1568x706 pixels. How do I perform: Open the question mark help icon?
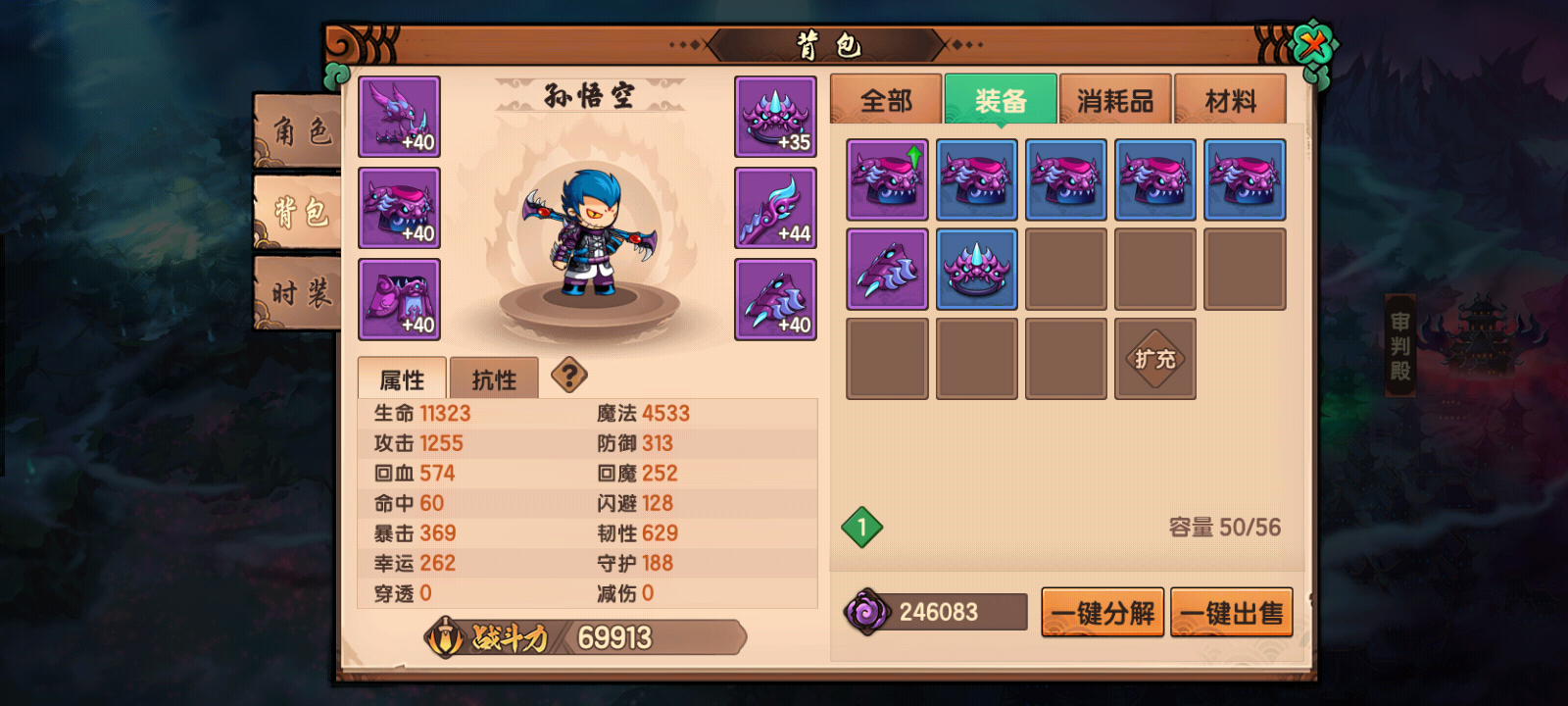point(569,375)
